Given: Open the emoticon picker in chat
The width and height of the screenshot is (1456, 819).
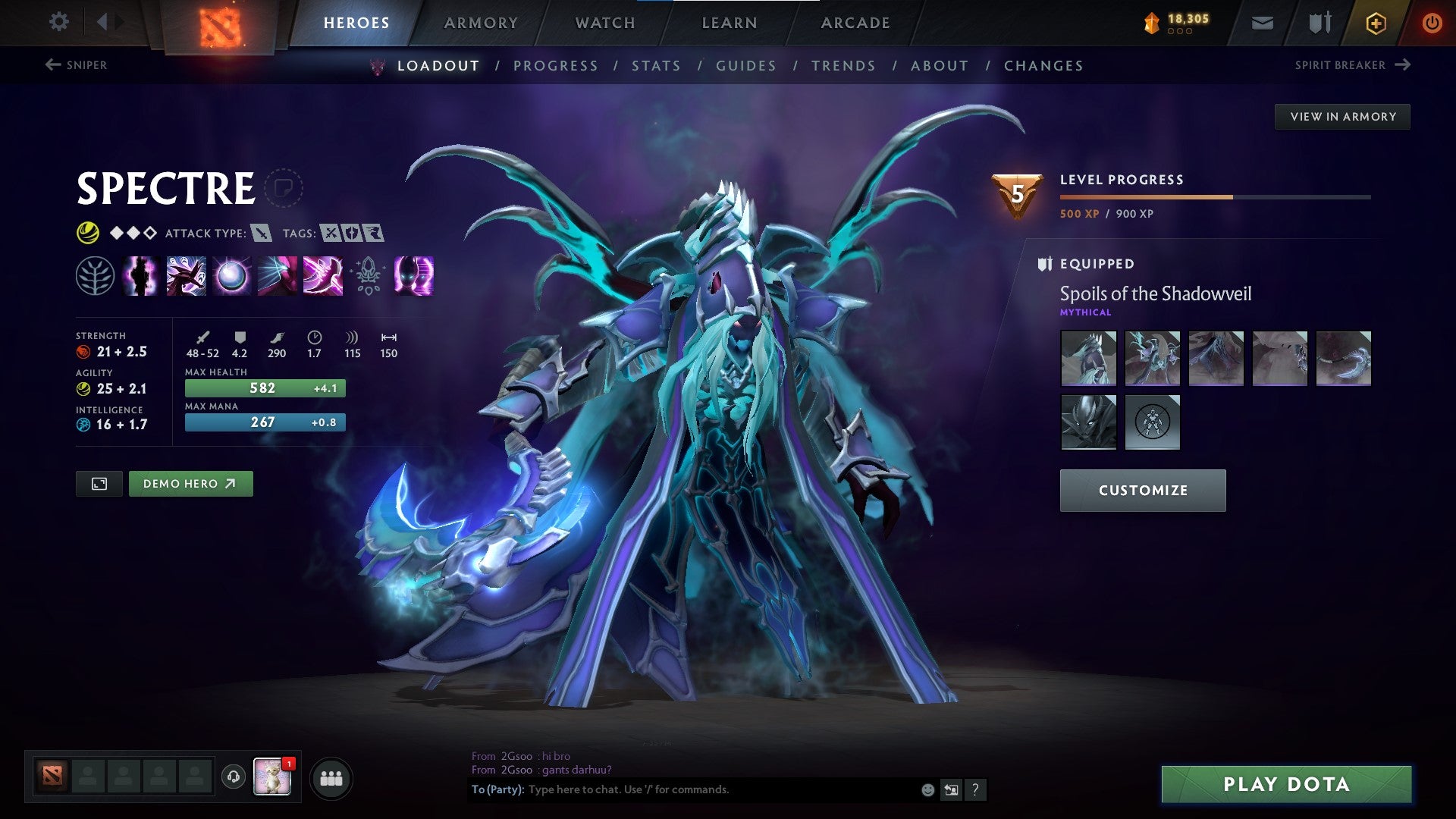Looking at the screenshot, I should (927, 789).
